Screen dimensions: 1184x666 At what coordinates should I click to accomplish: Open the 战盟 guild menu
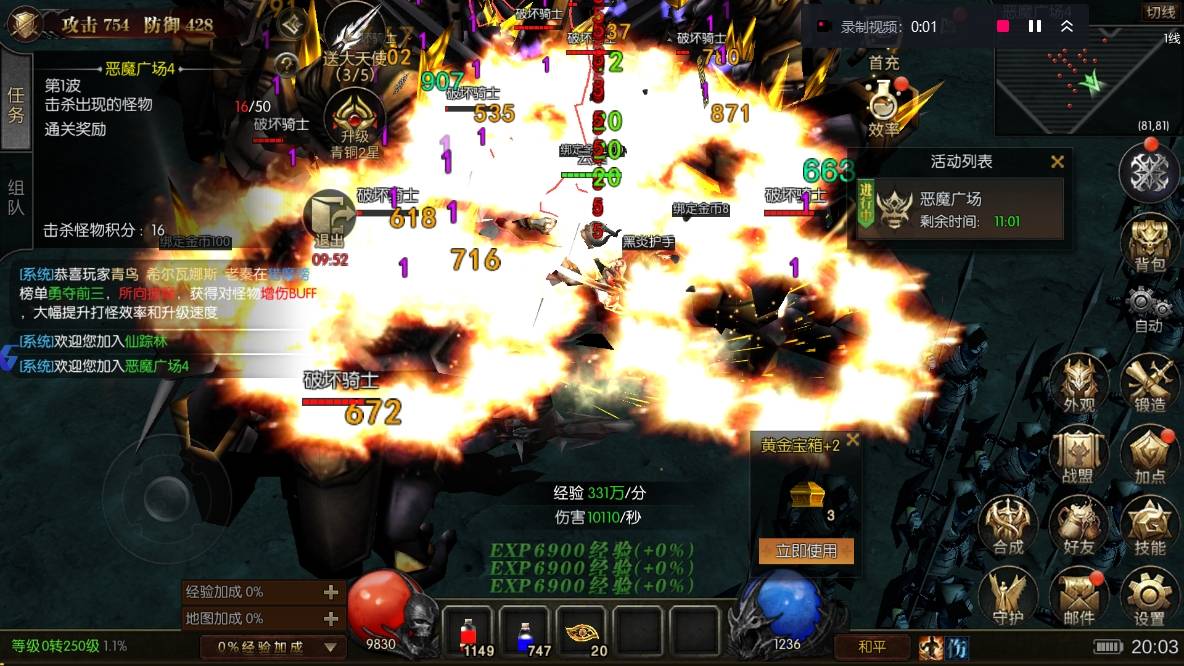1079,454
